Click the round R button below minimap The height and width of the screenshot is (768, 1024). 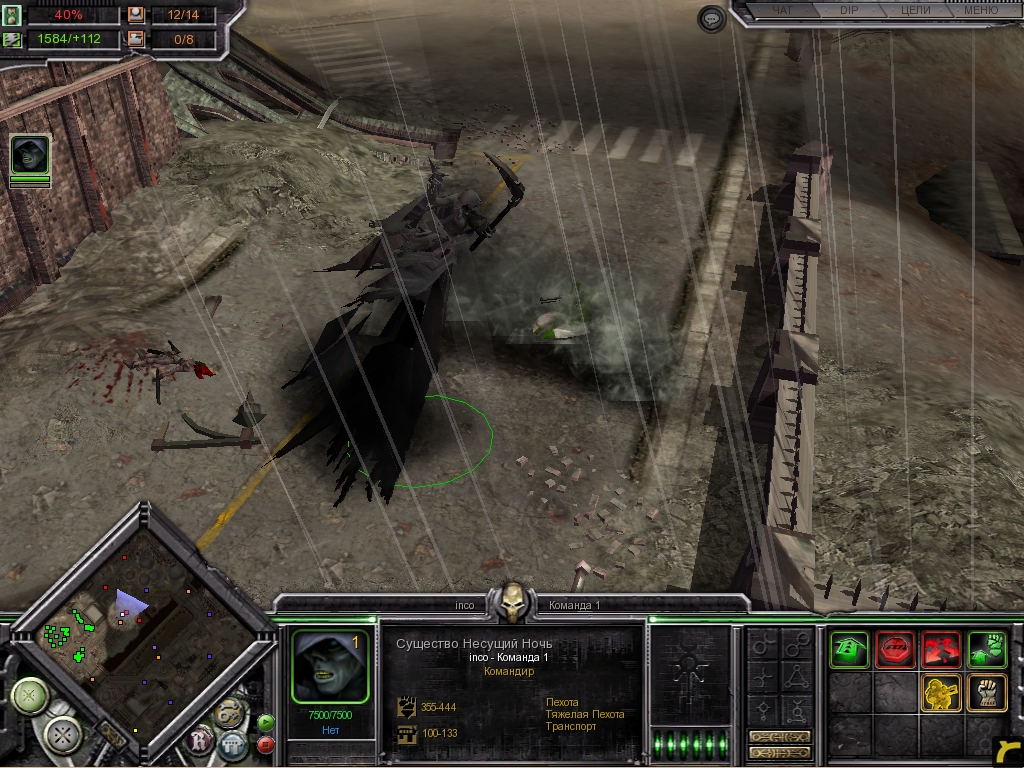(201, 741)
